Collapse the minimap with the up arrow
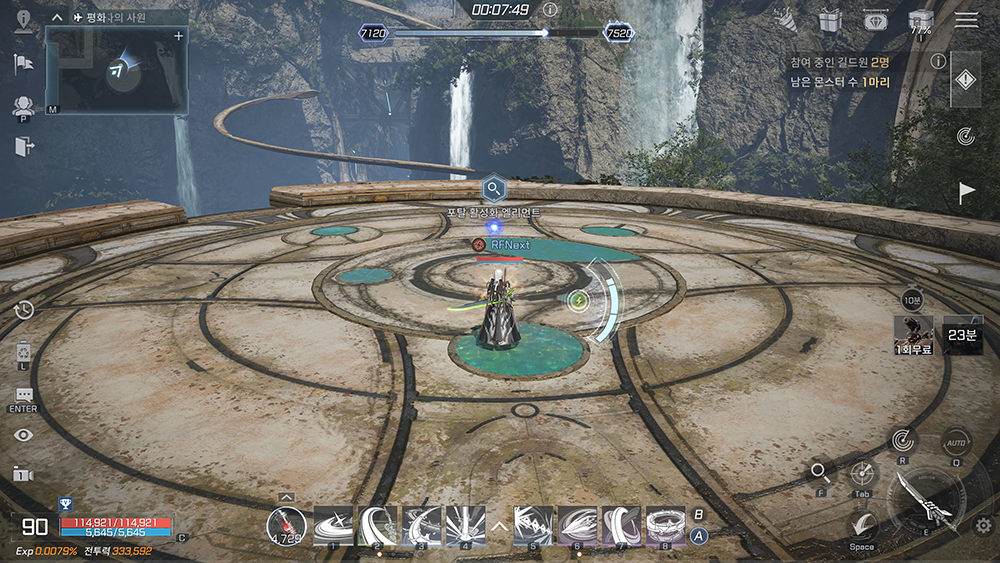Viewport: 1000px width, 563px height. 58,17
